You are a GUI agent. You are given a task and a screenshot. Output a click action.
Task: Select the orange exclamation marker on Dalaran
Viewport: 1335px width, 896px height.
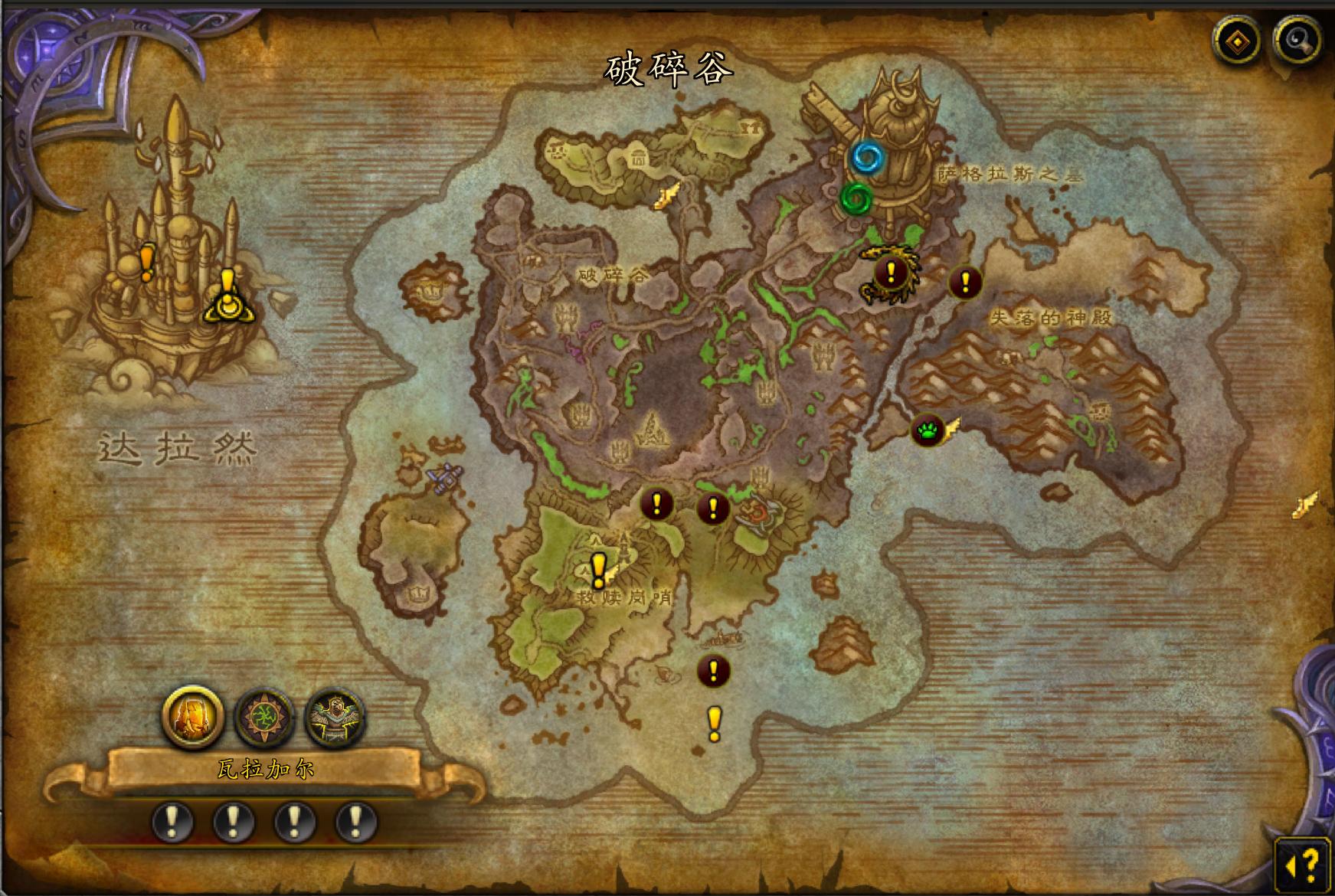pos(146,261)
